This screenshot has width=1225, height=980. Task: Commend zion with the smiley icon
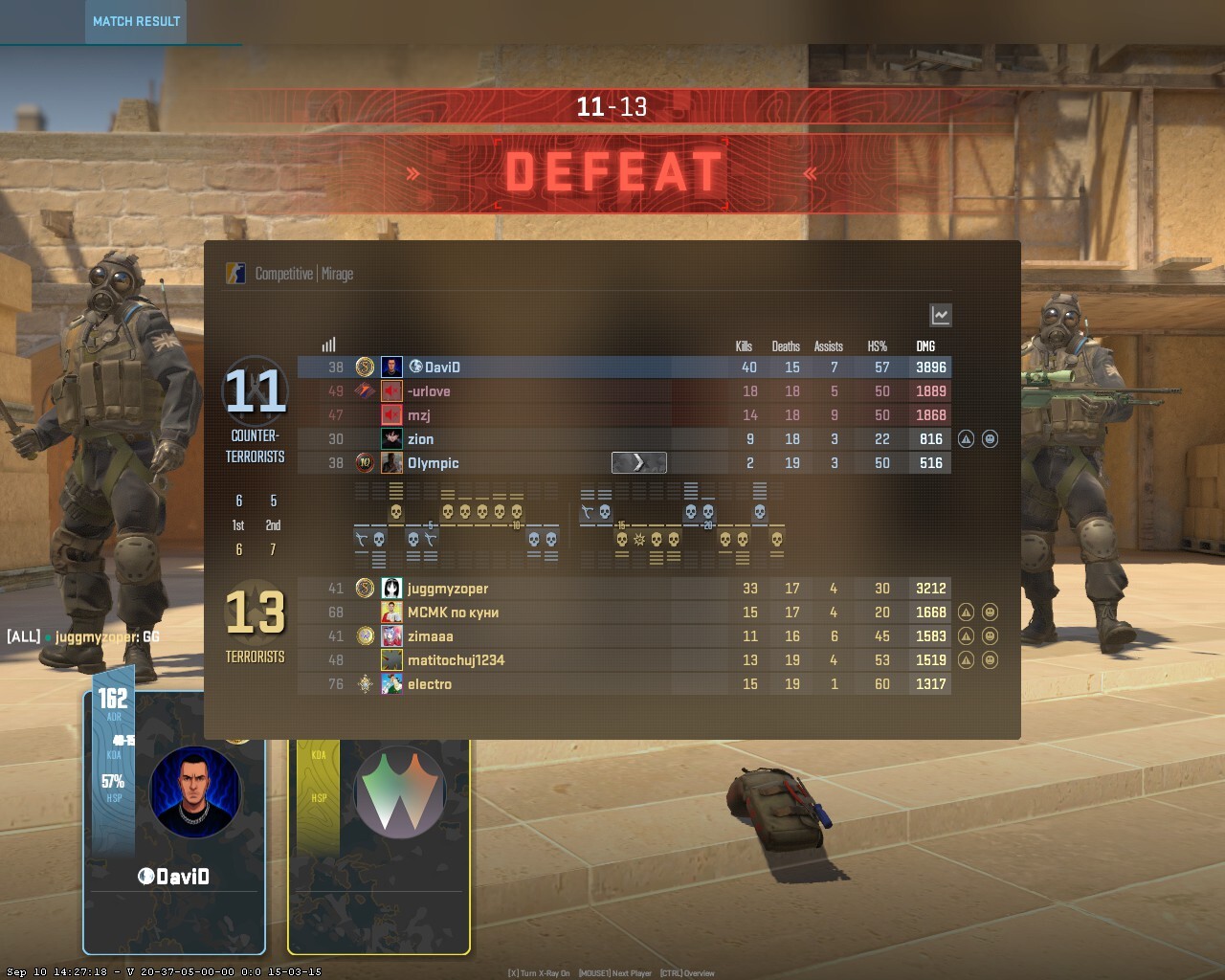point(990,439)
